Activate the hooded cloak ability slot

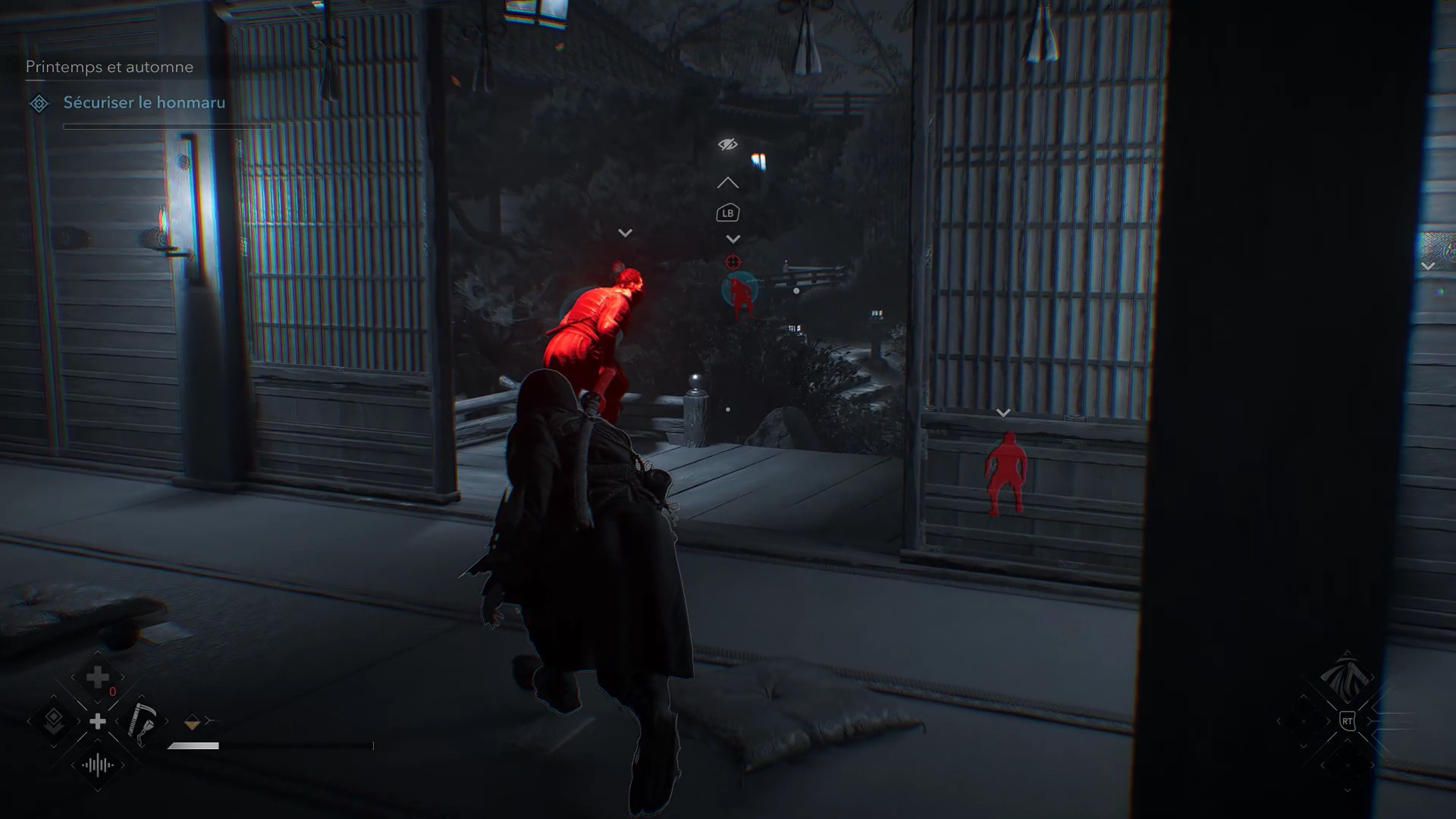pyautogui.click(x=1347, y=676)
